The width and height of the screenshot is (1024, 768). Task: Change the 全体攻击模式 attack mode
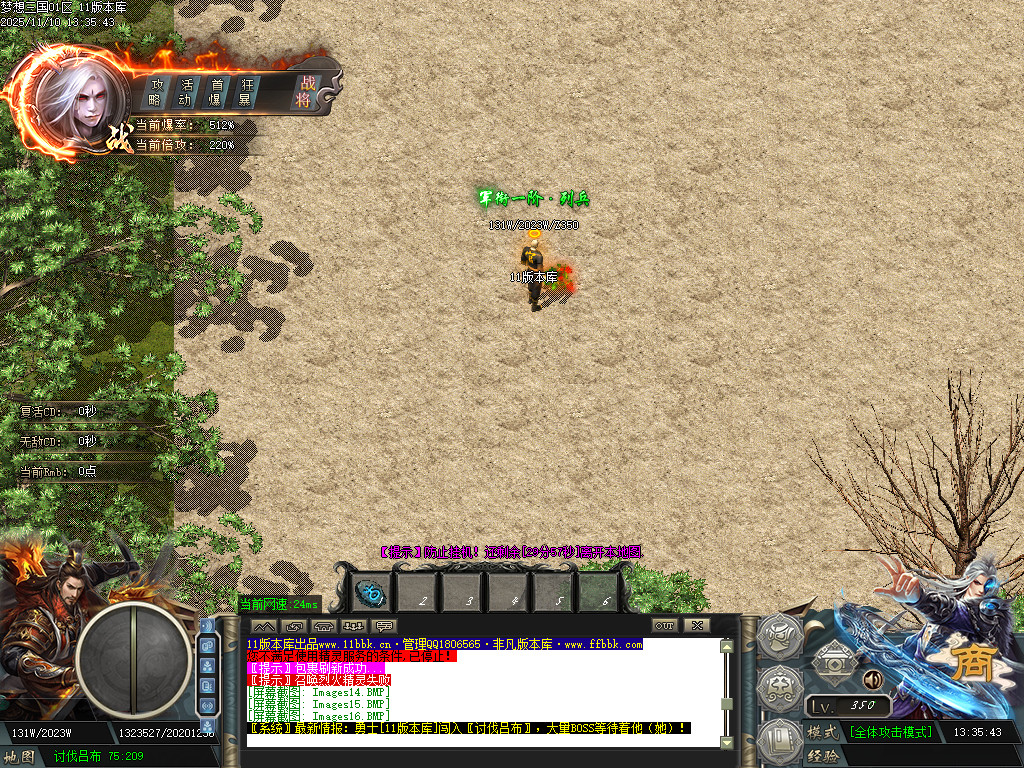[891, 732]
